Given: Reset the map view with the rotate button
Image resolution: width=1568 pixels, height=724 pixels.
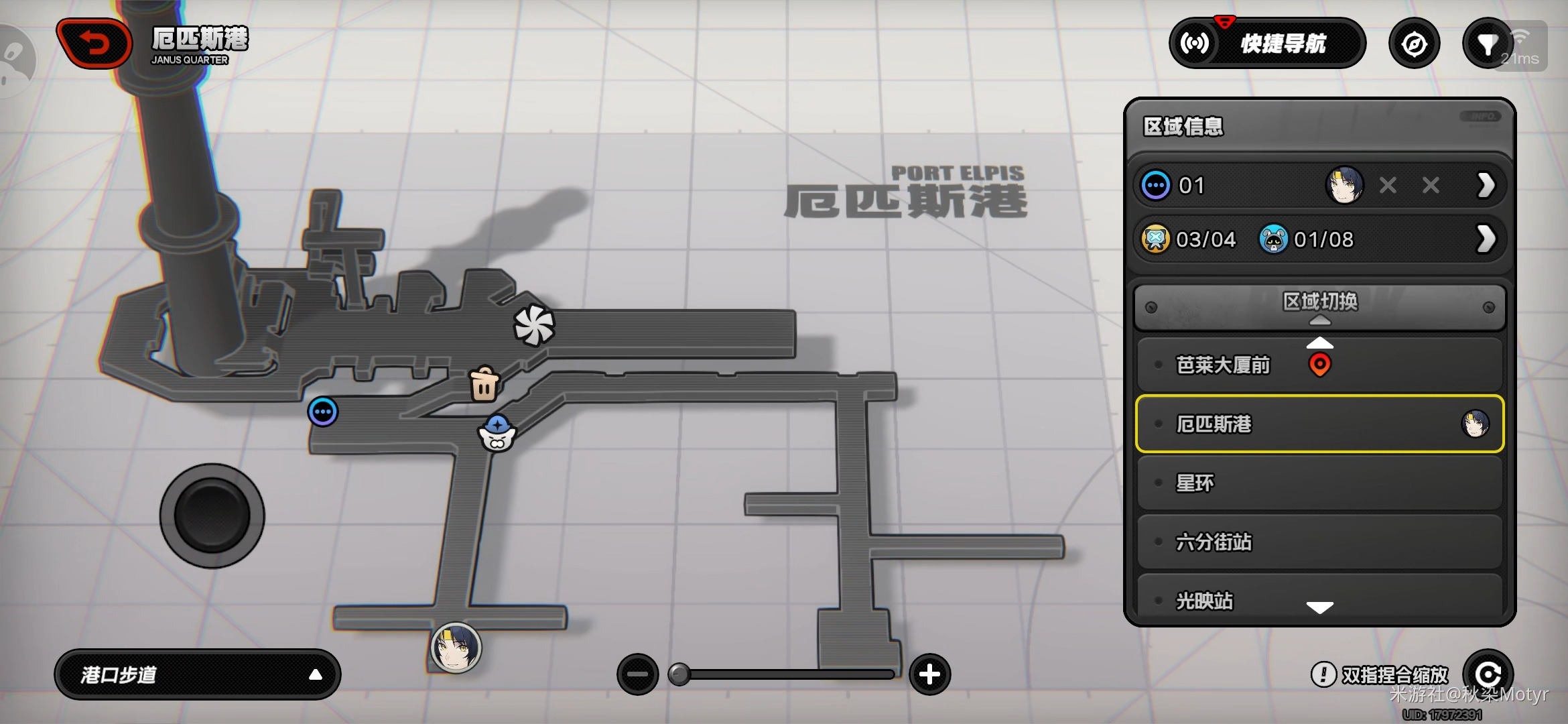Looking at the screenshot, I should click(1488, 674).
